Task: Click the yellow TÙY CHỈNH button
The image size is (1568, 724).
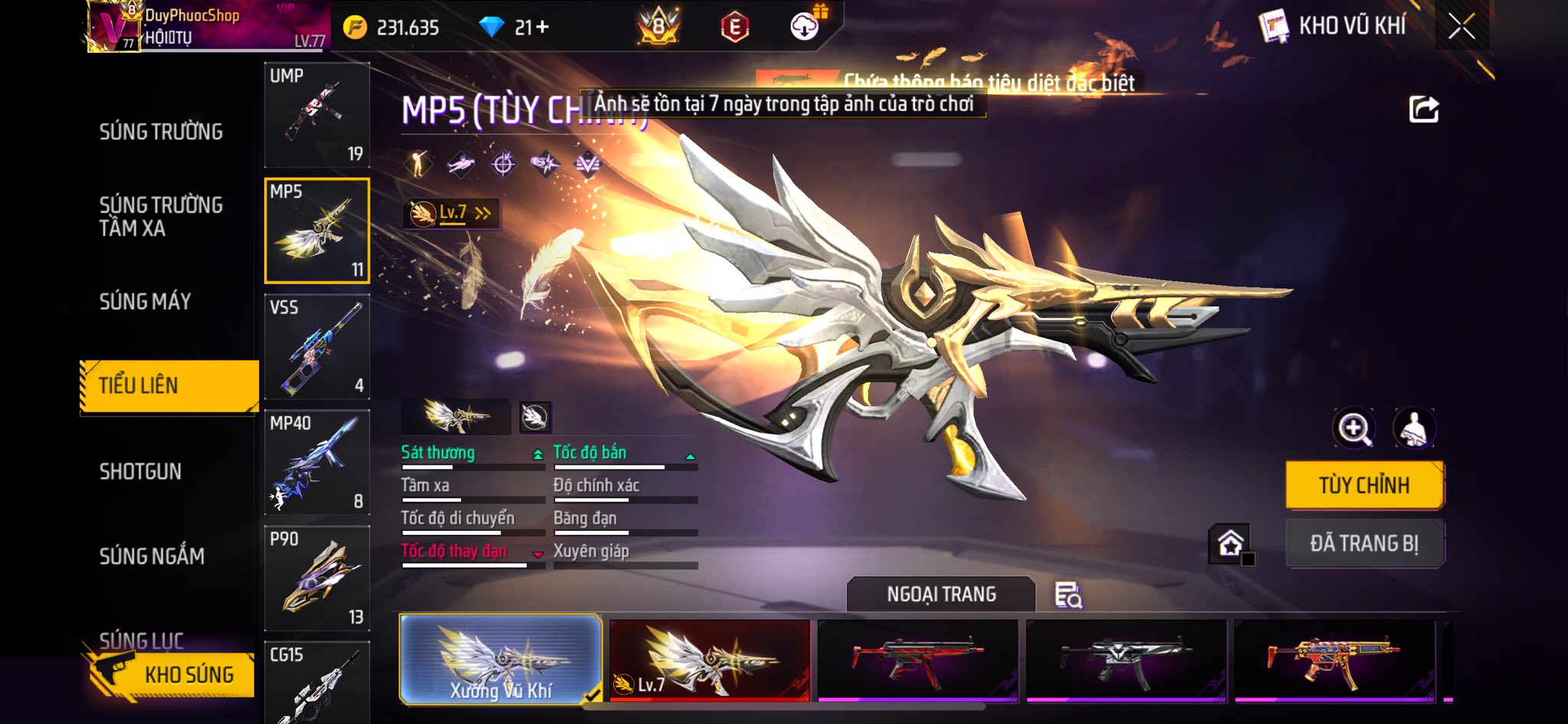Action: pos(1364,485)
